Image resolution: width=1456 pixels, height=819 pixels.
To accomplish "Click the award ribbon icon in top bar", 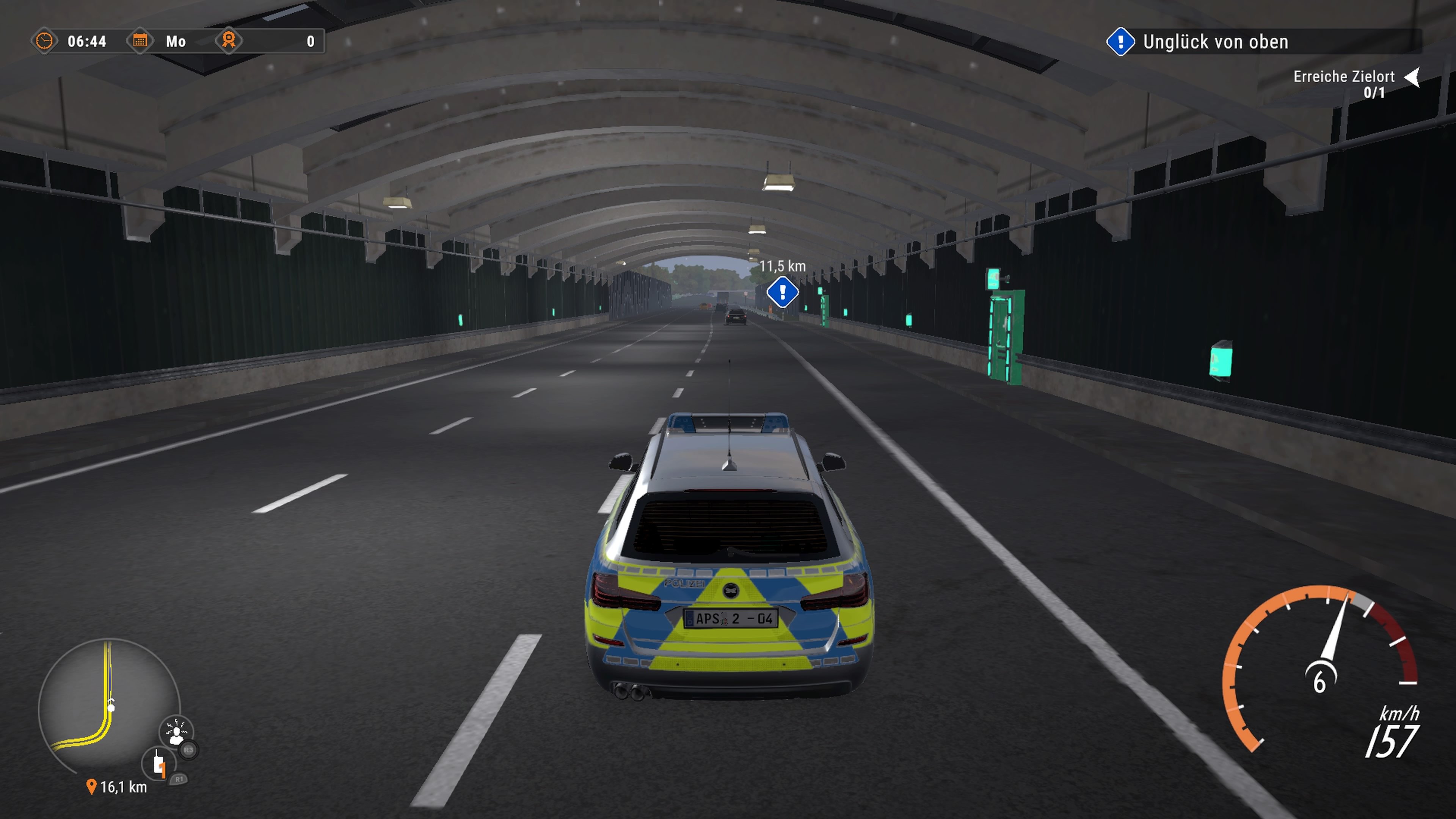I will coord(228,41).
